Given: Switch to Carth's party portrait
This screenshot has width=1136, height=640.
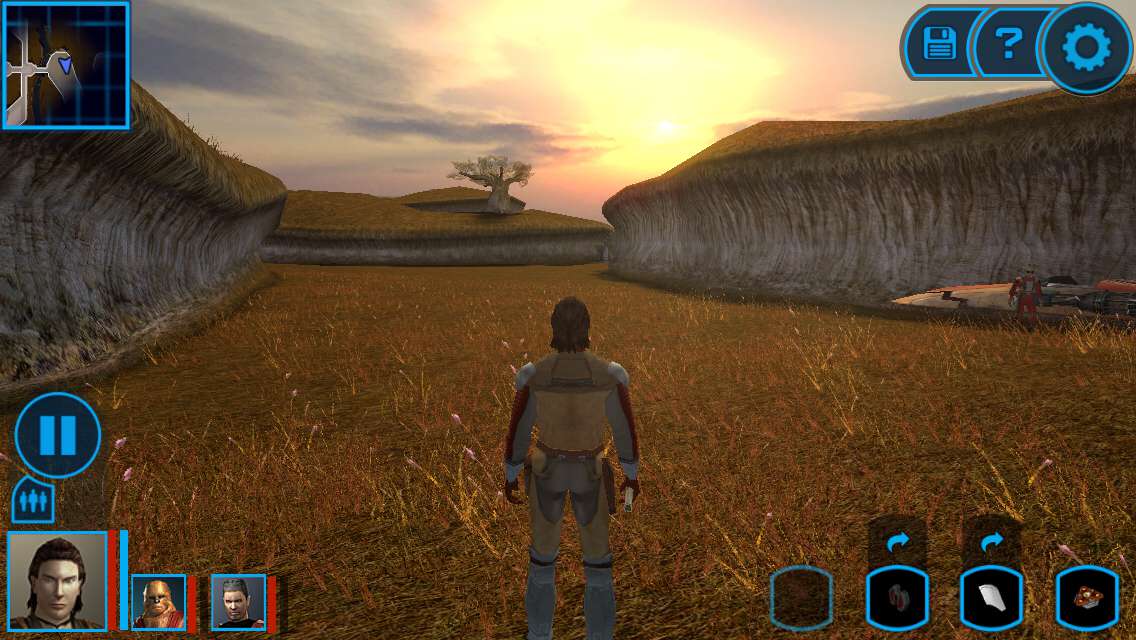Looking at the screenshot, I should pos(238,602).
